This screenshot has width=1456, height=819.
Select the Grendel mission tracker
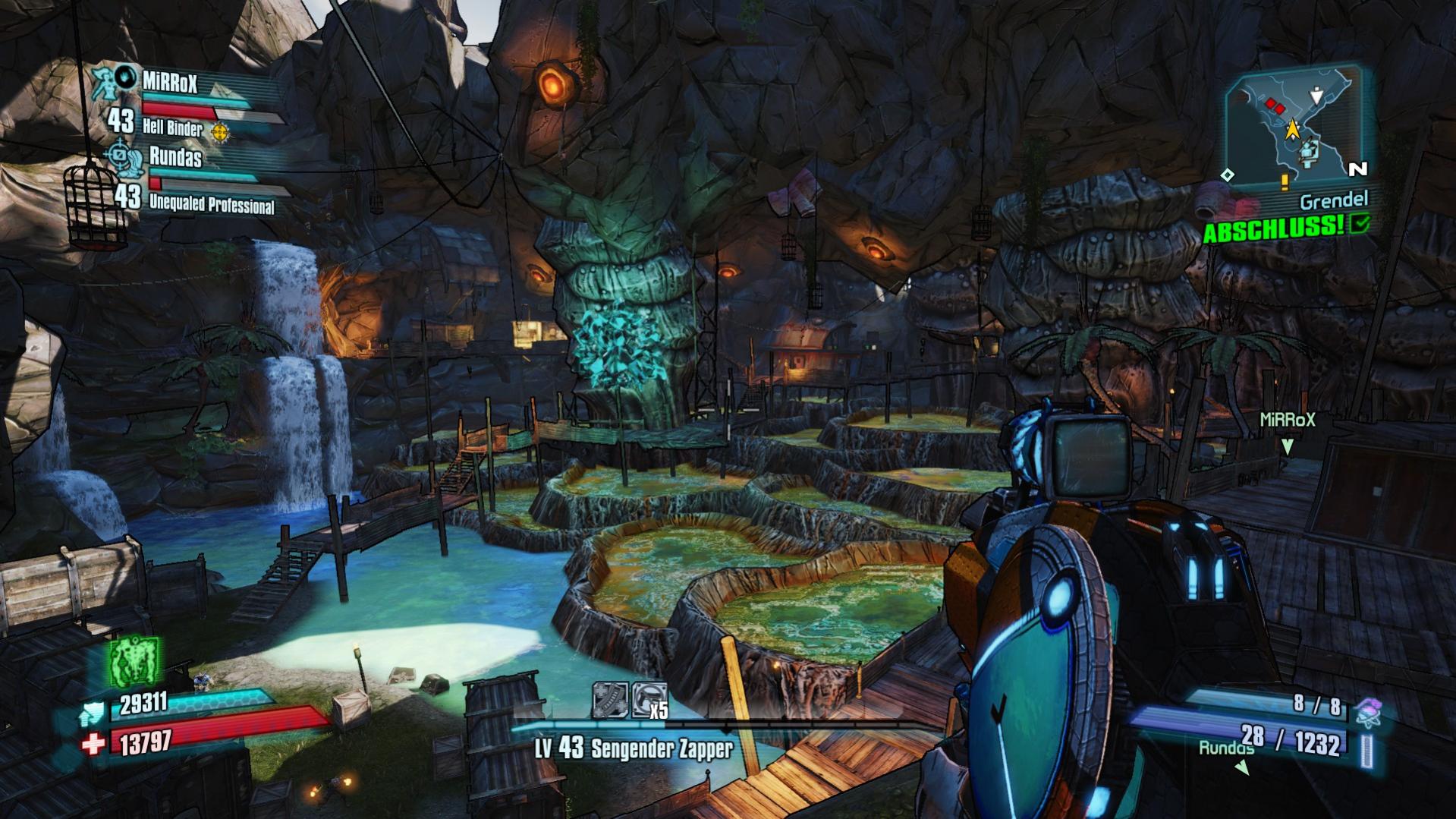[x=1333, y=201]
